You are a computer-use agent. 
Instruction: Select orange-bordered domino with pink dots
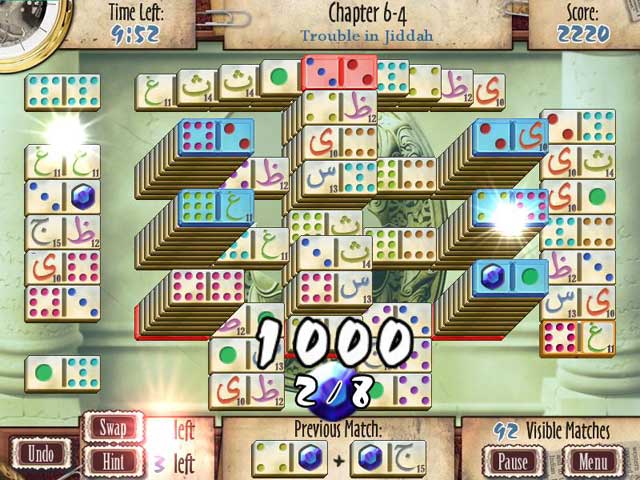pyautogui.click(x=577, y=338)
